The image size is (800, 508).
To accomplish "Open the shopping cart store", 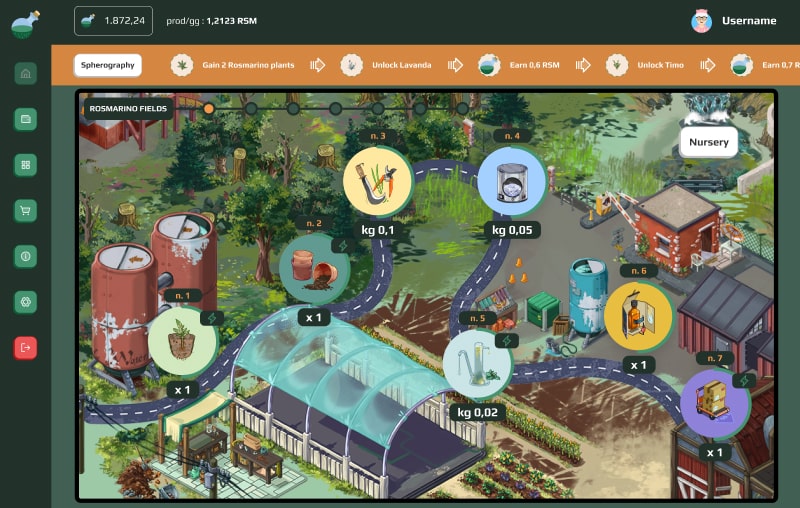I will click(26, 210).
